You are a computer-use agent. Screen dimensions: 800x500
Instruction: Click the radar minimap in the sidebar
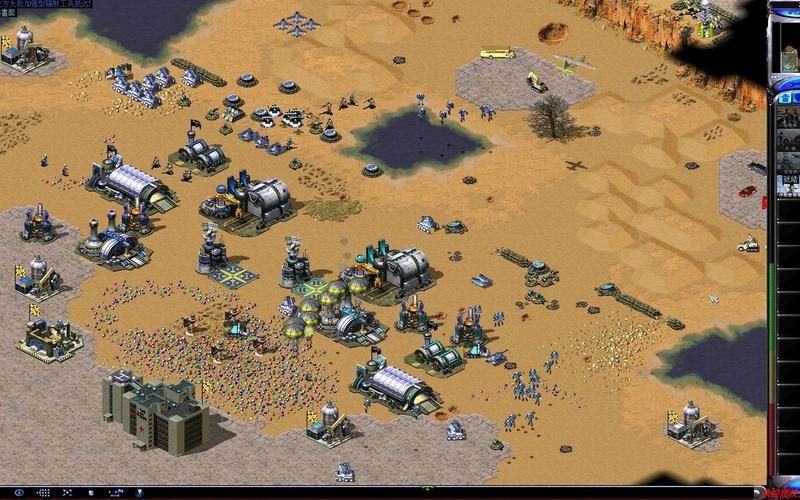pos(788,47)
